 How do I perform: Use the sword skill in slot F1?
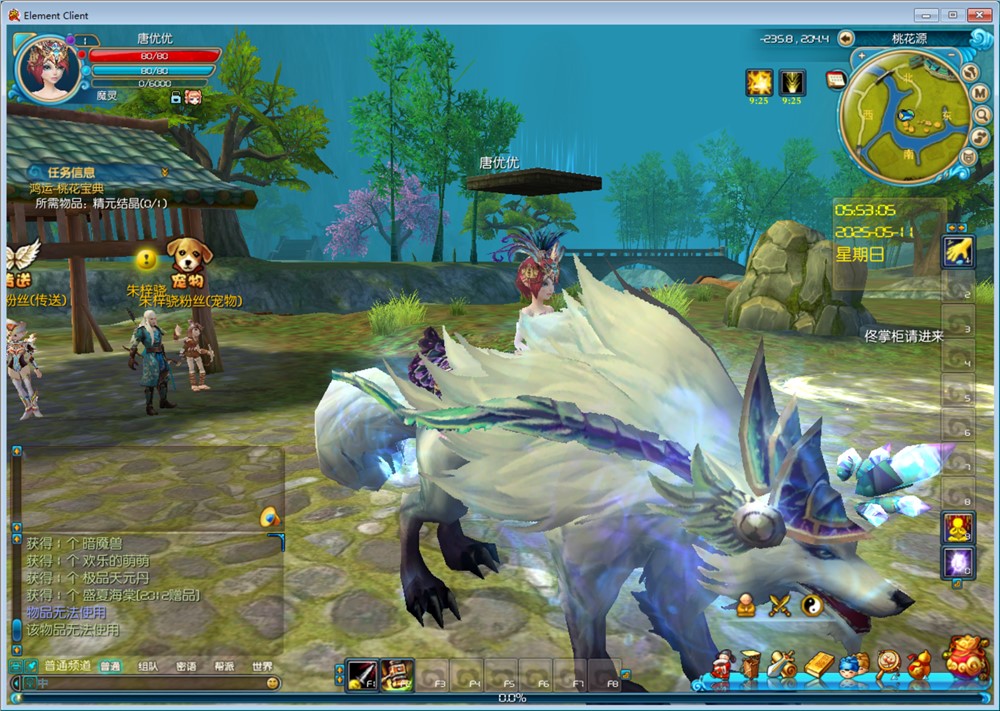[361, 675]
